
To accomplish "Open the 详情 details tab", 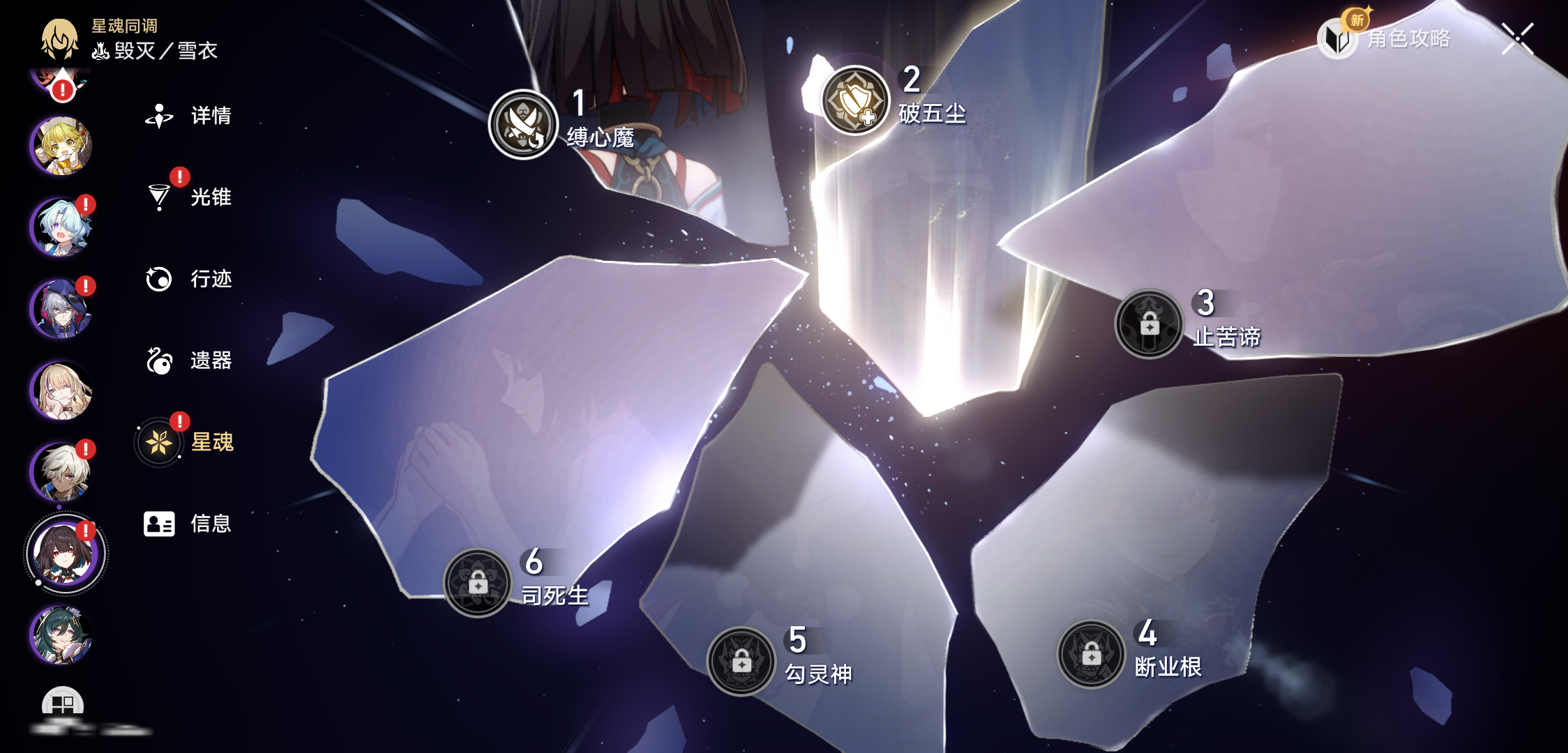I will pos(188,116).
